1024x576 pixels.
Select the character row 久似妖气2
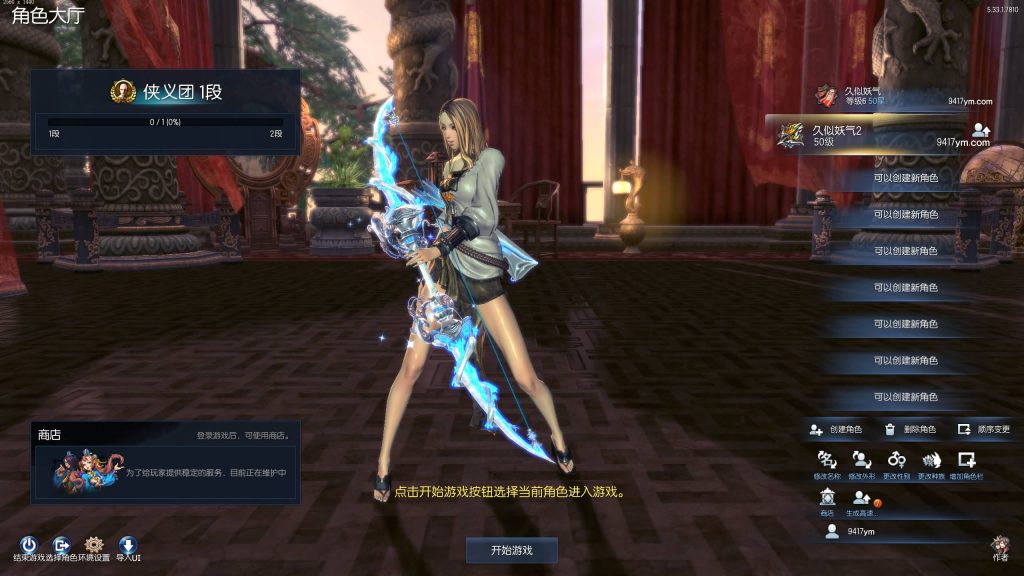click(880, 135)
